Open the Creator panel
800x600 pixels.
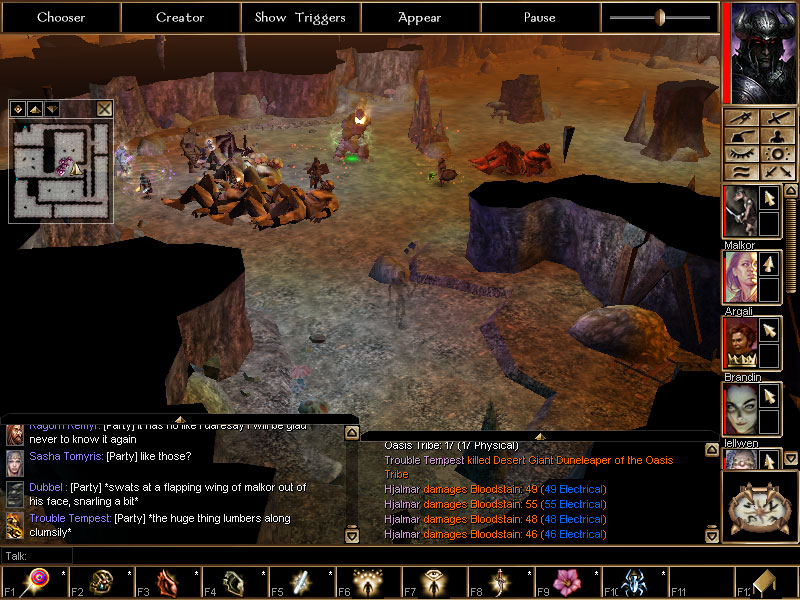(180, 17)
